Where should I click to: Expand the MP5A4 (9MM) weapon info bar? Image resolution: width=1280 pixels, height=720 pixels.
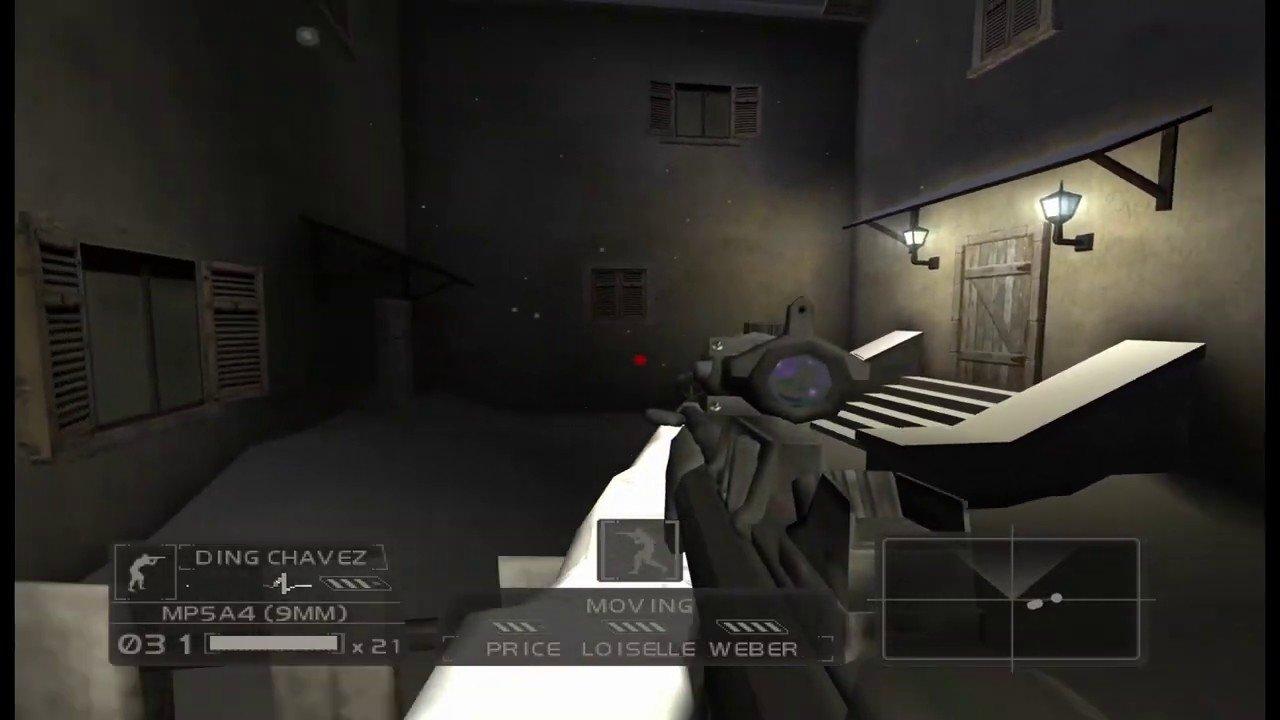(x=255, y=613)
